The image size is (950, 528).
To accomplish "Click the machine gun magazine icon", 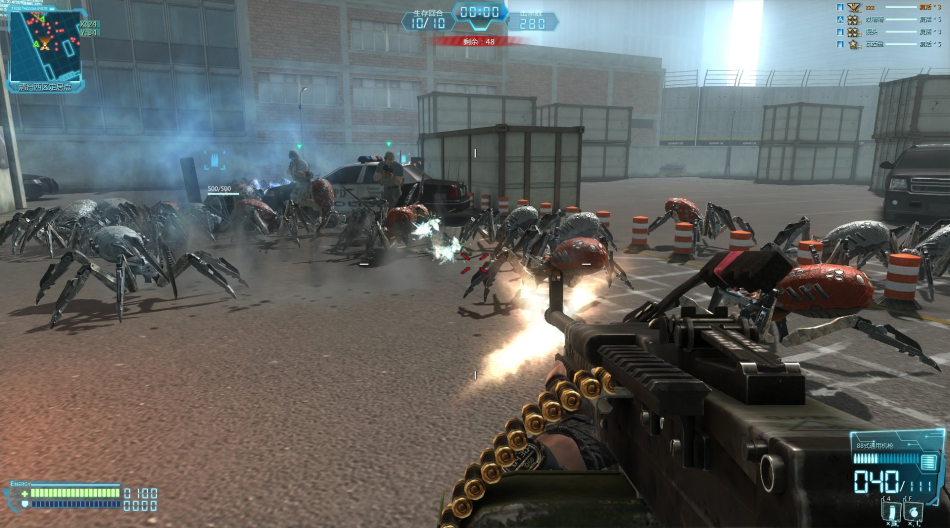I will click(x=929, y=461).
